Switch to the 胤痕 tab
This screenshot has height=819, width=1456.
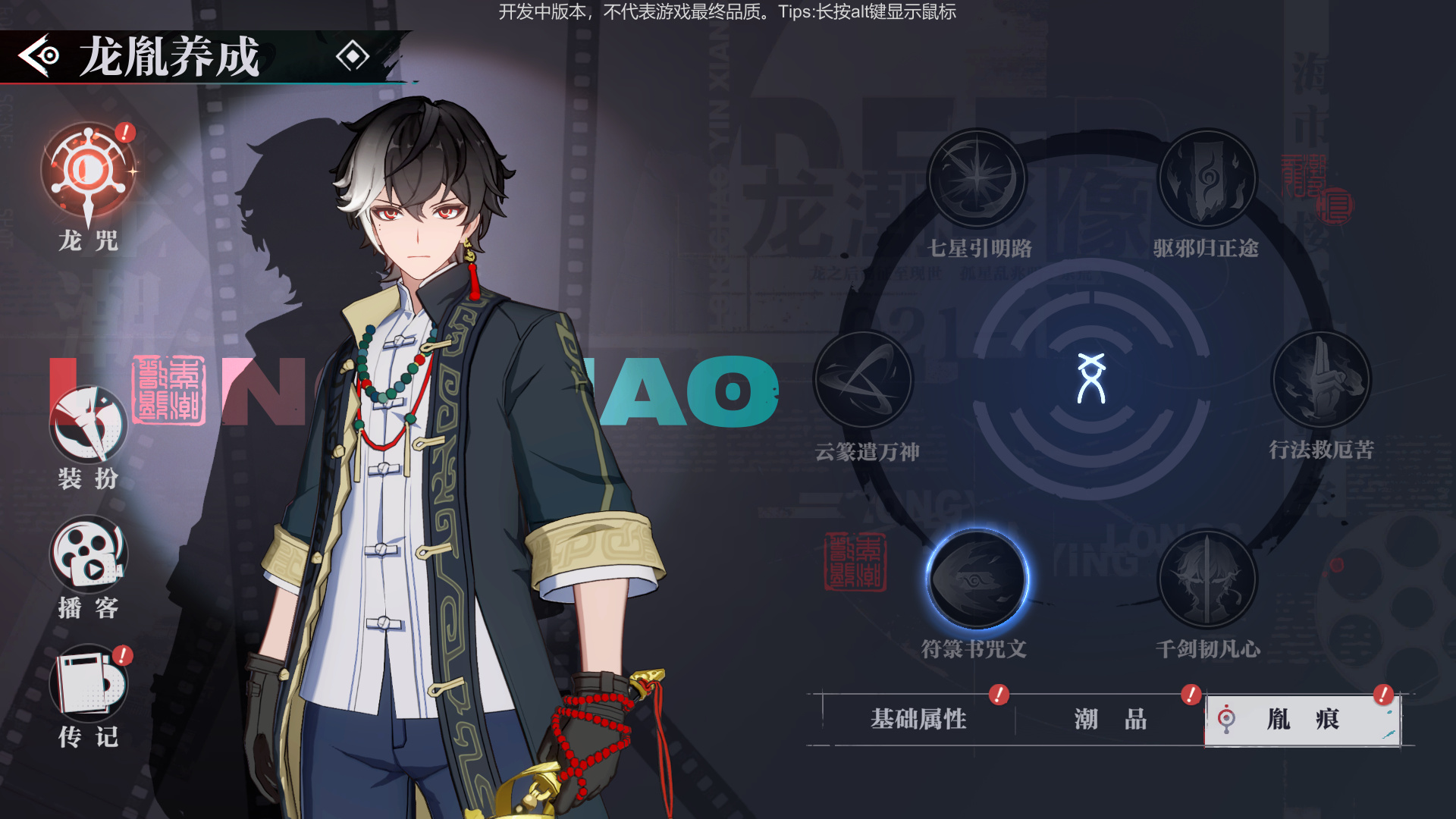[1303, 719]
